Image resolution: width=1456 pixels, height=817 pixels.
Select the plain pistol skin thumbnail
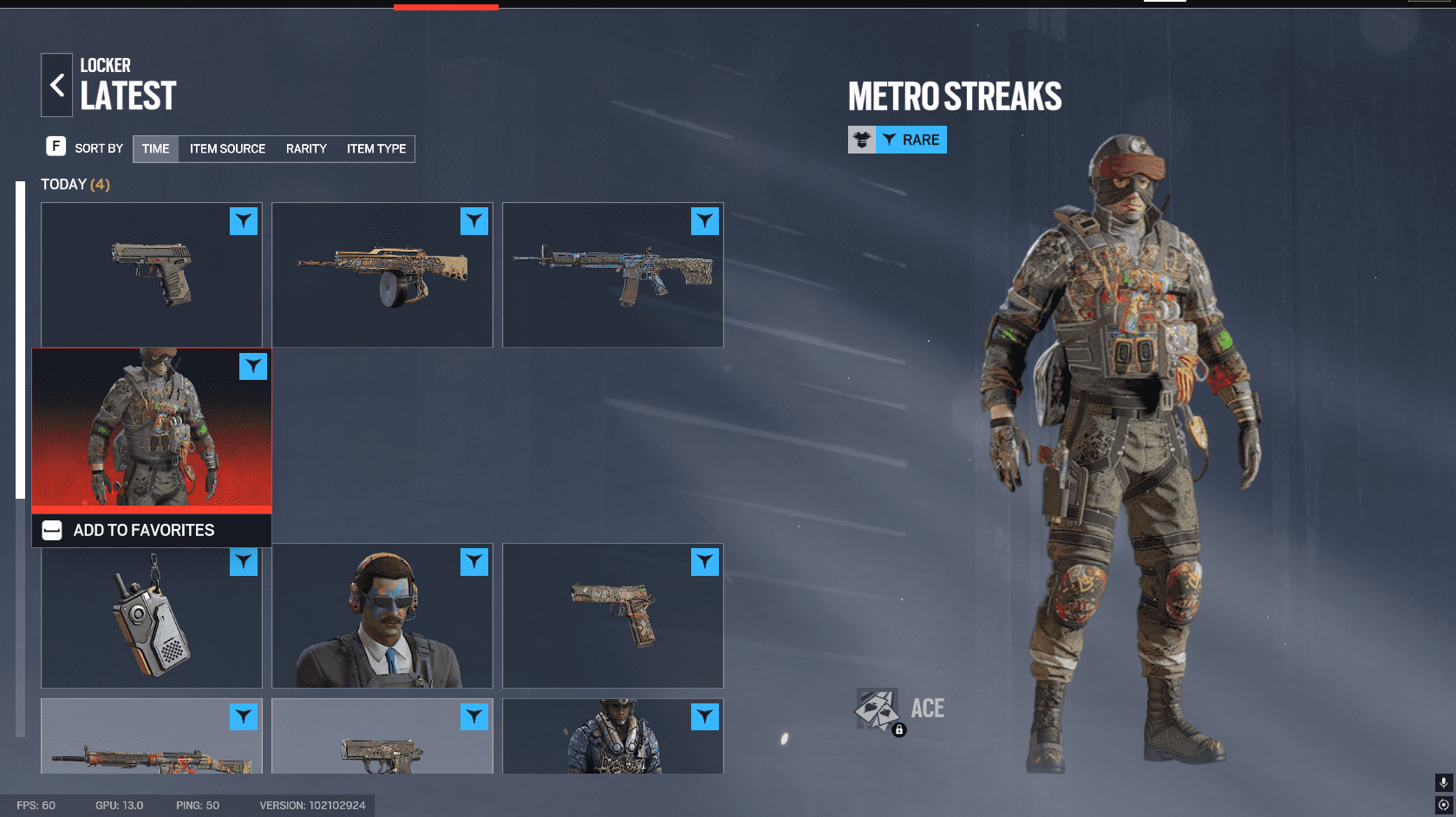point(151,274)
